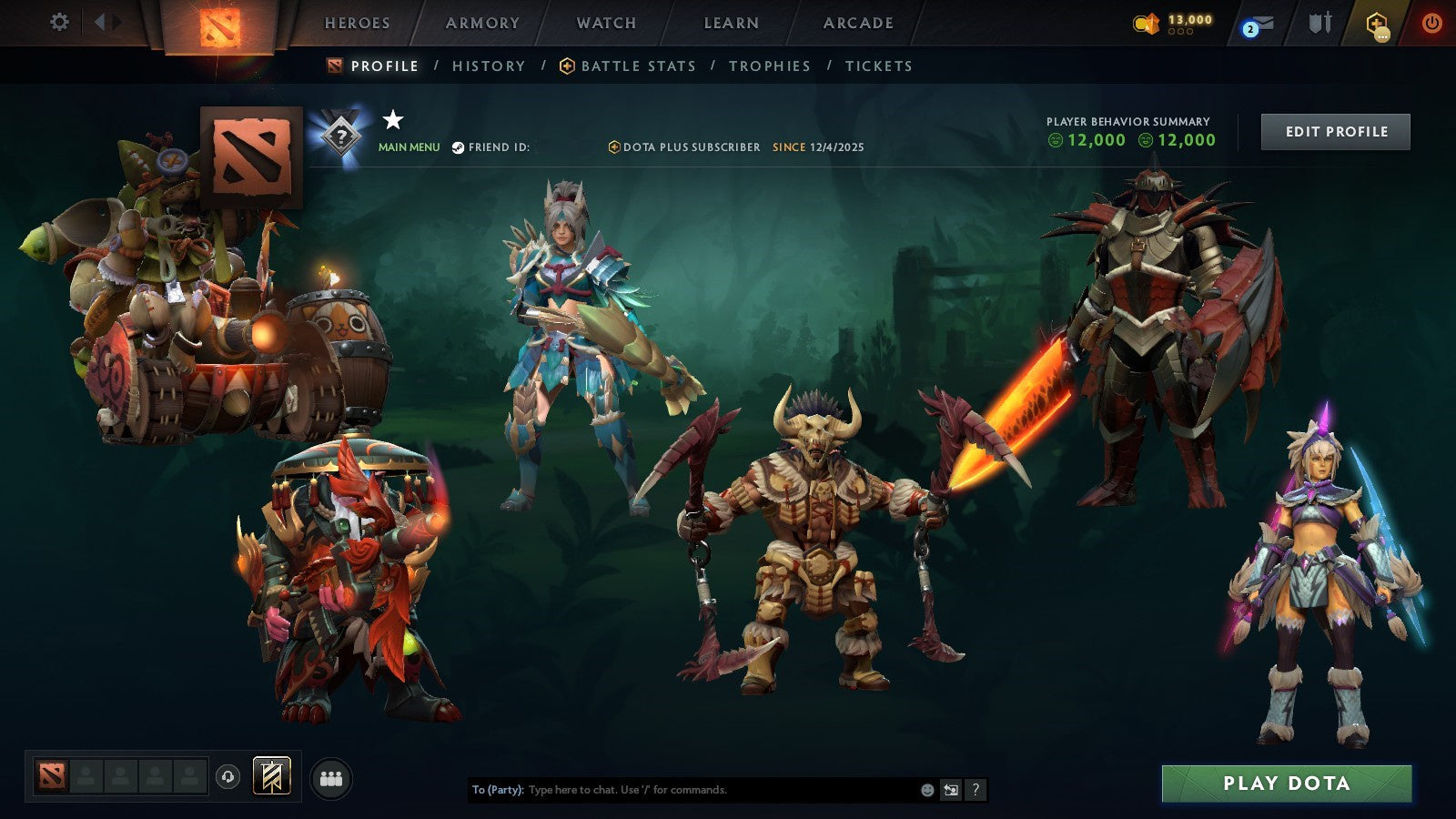The image size is (1456, 819).
Task: Open the settings gear icon
Action: (59, 21)
